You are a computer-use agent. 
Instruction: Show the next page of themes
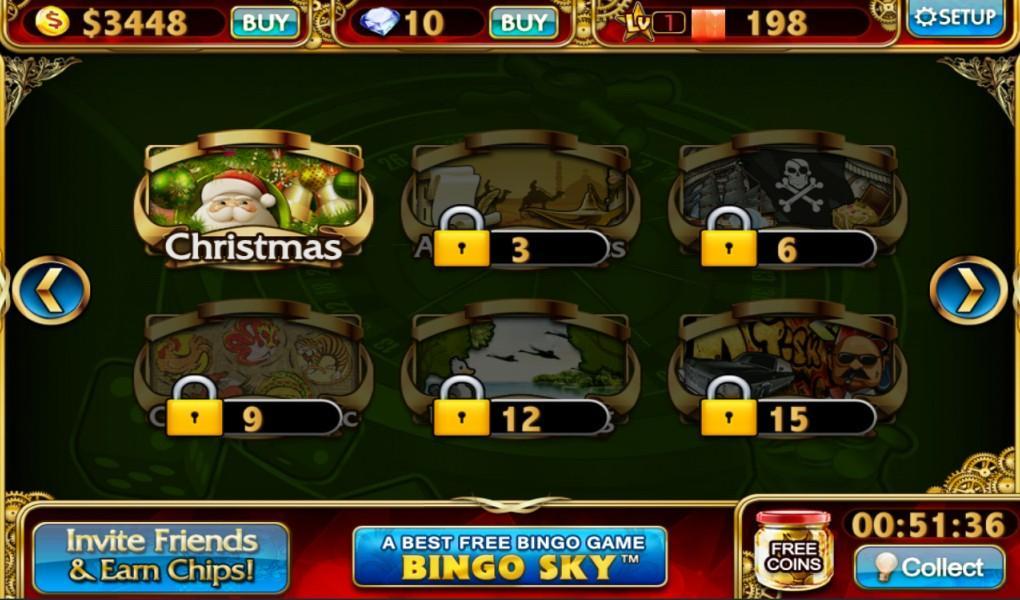click(967, 290)
